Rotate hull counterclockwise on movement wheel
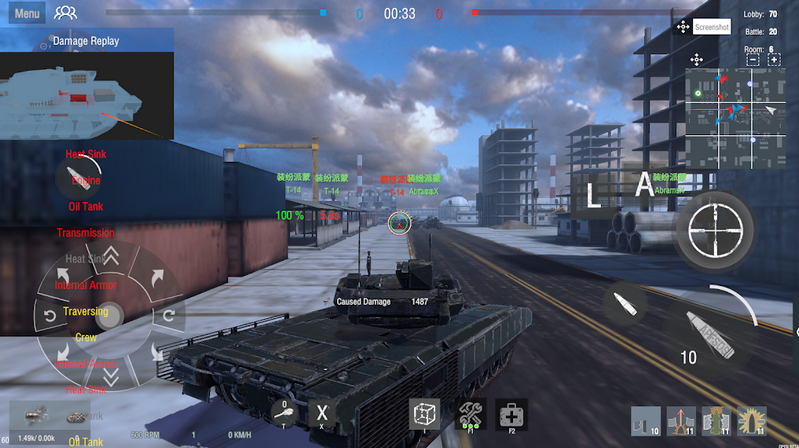Viewport: 799px width, 448px height. 51,317
